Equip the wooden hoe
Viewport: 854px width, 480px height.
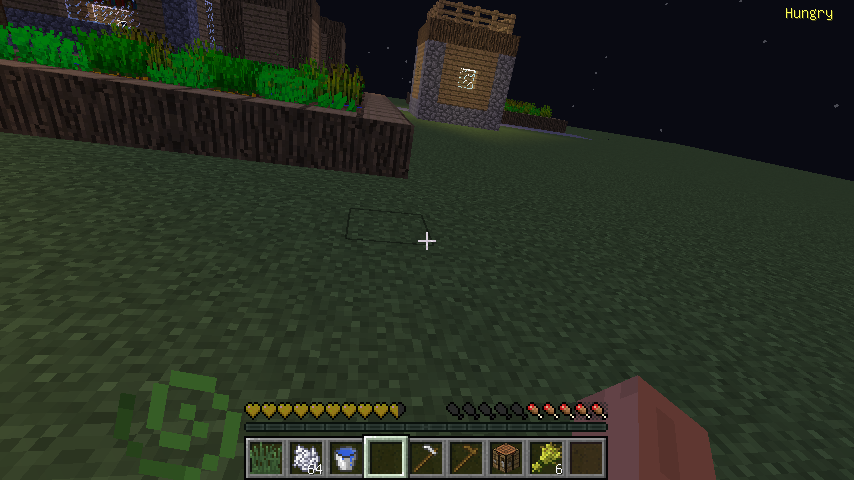click(466, 458)
